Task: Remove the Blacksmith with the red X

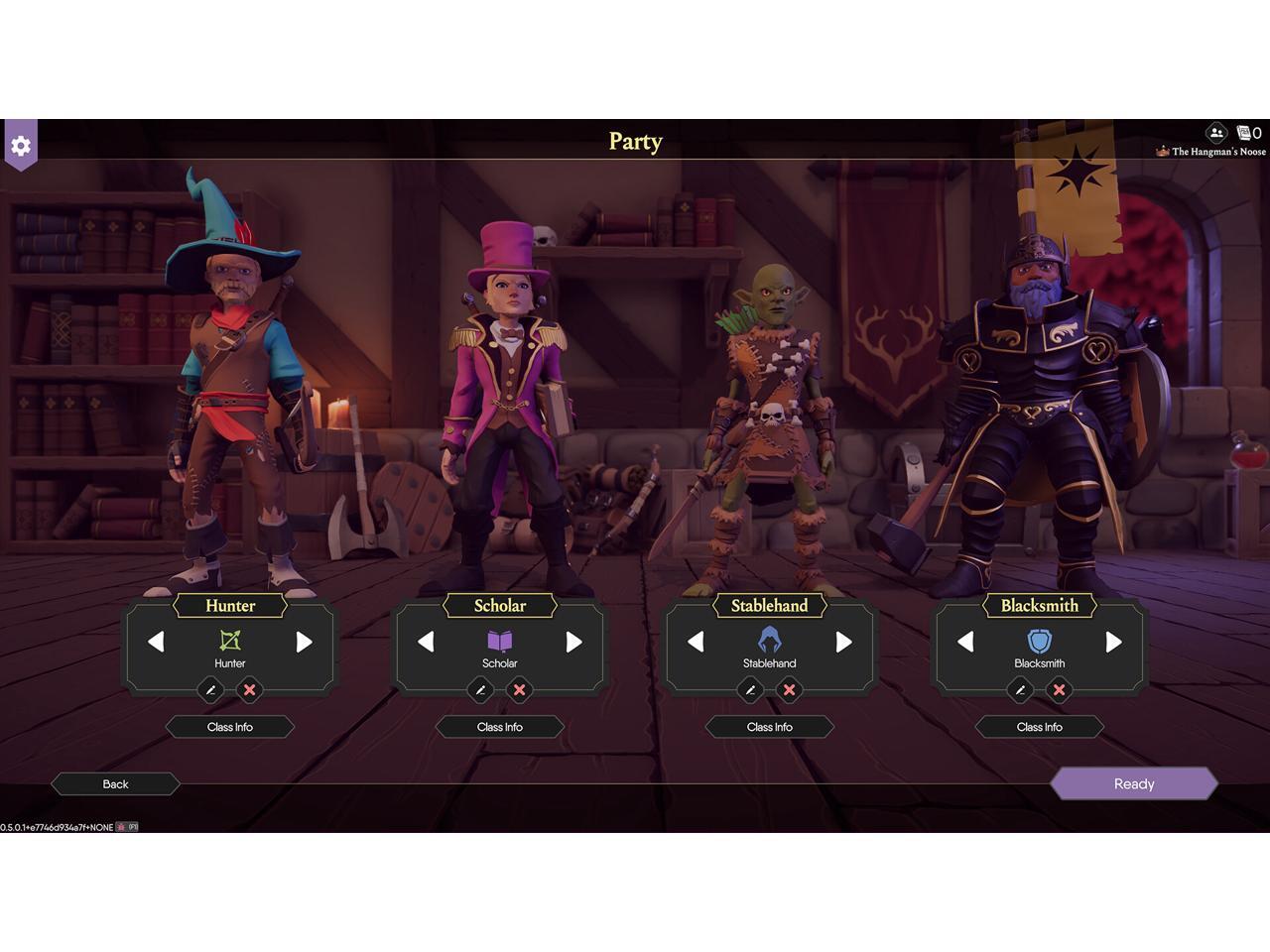Action: (1059, 690)
